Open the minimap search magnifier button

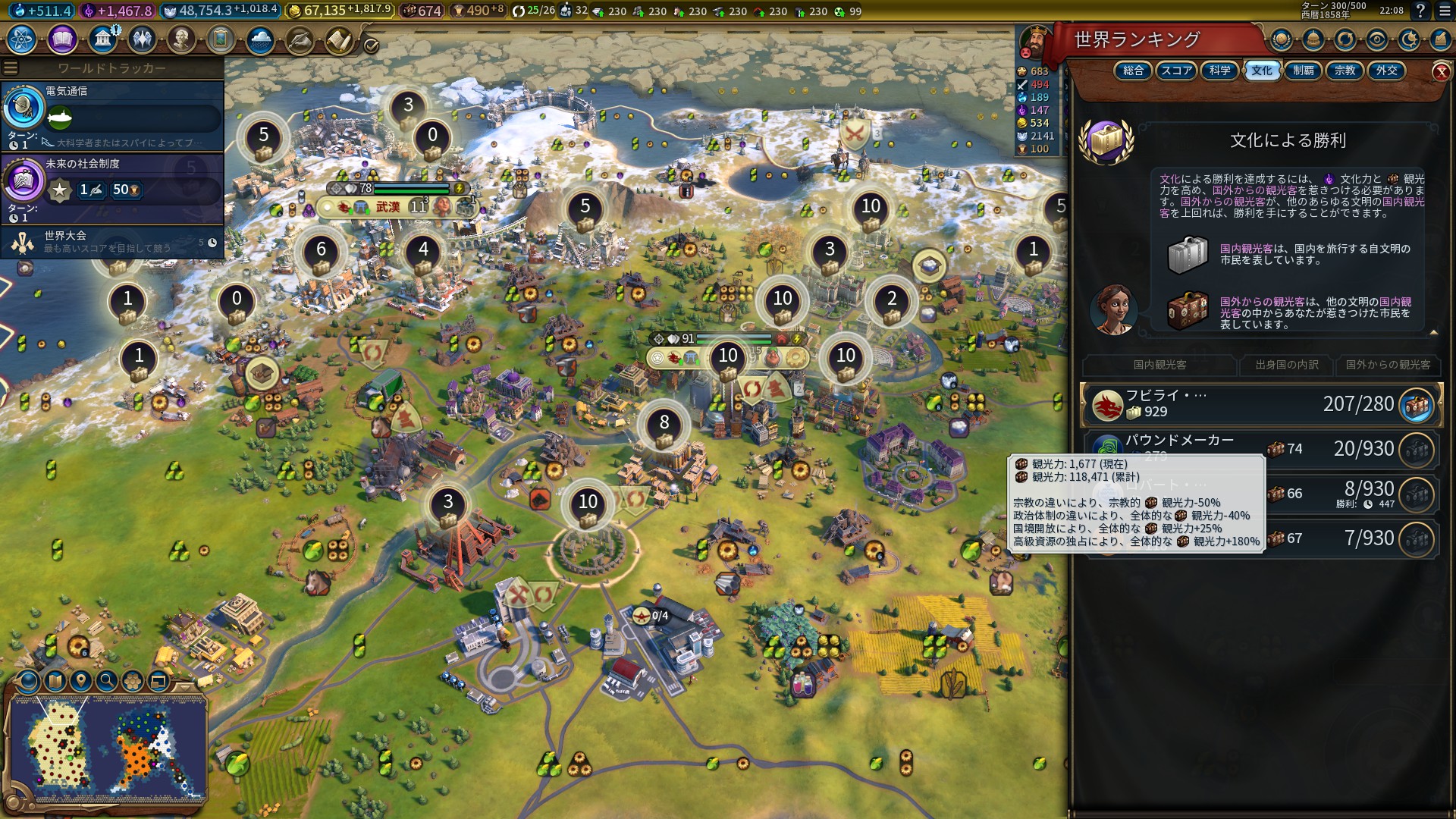click(107, 681)
